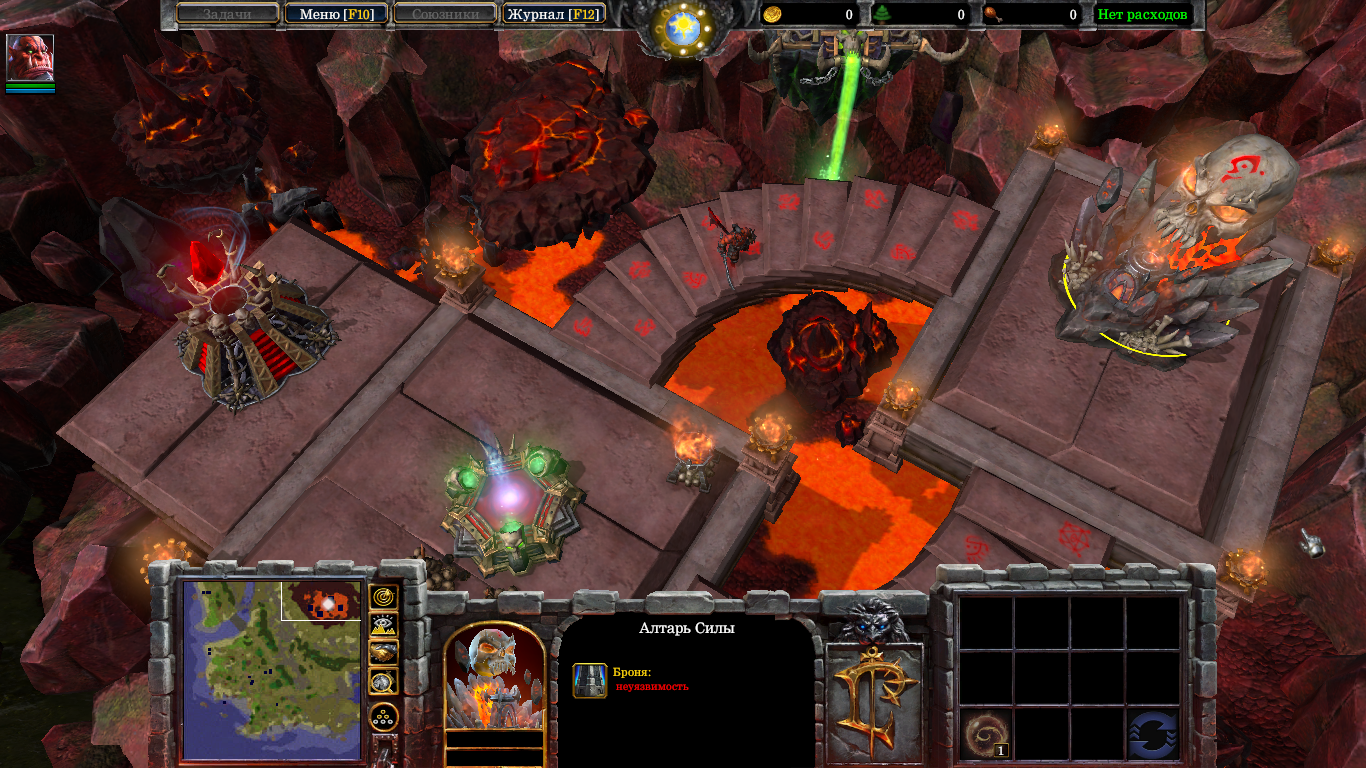Screen dimensions: 1366x768
Task: Toggle the minimap creep magnifier button
Action: tap(384, 682)
